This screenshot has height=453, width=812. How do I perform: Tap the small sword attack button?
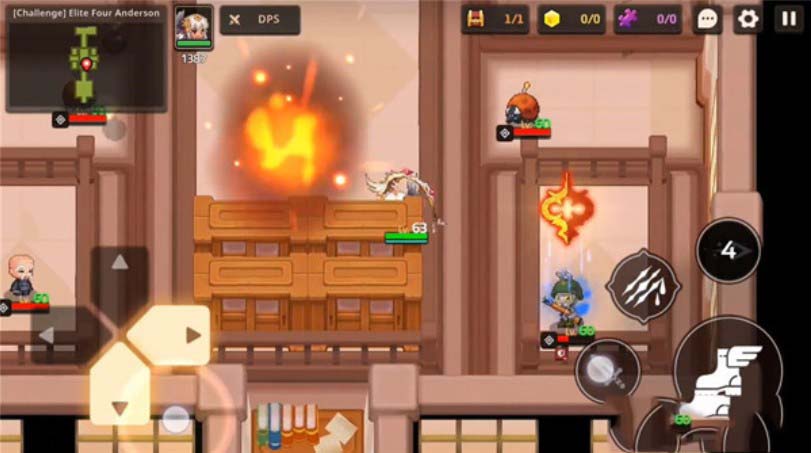[x=607, y=370]
